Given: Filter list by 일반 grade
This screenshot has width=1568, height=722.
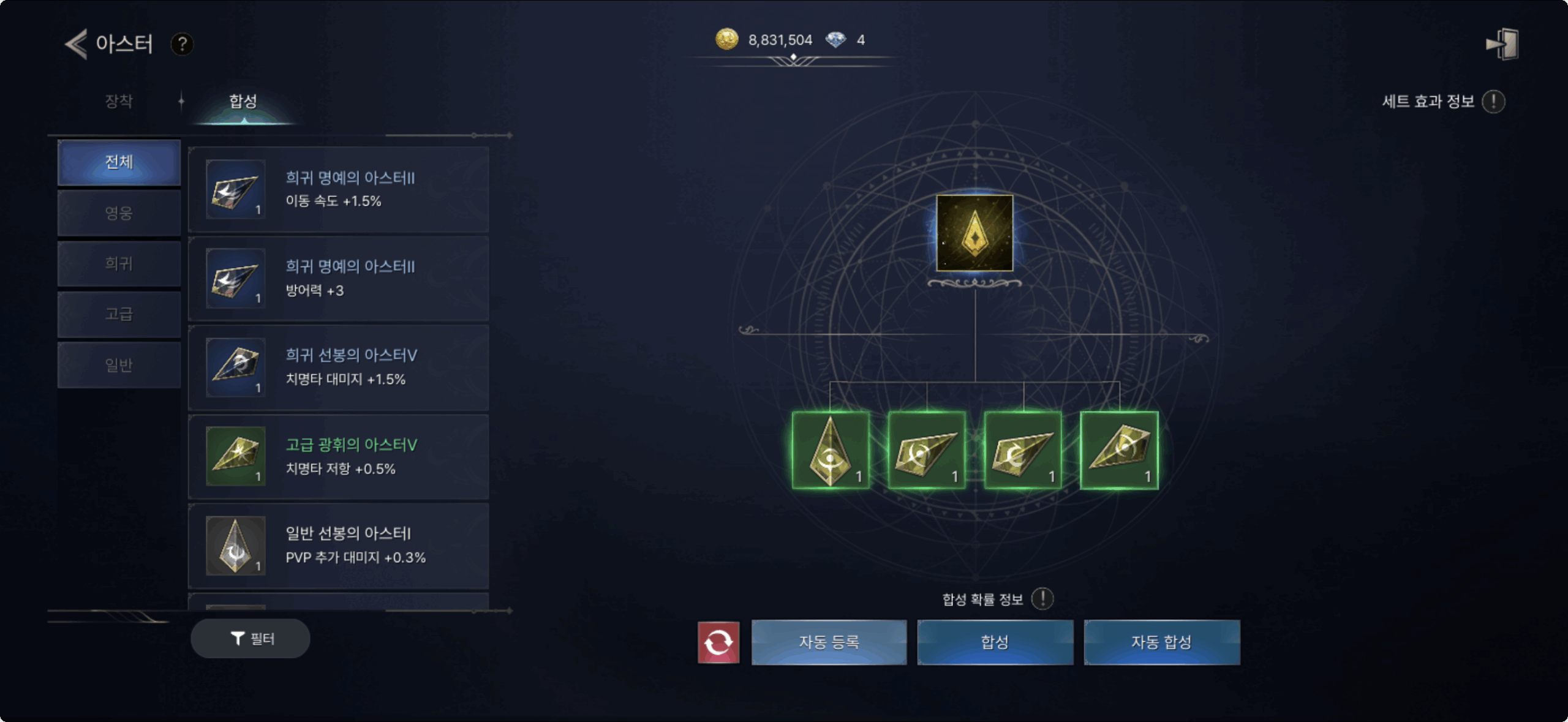Looking at the screenshot, I should [119, 365].
